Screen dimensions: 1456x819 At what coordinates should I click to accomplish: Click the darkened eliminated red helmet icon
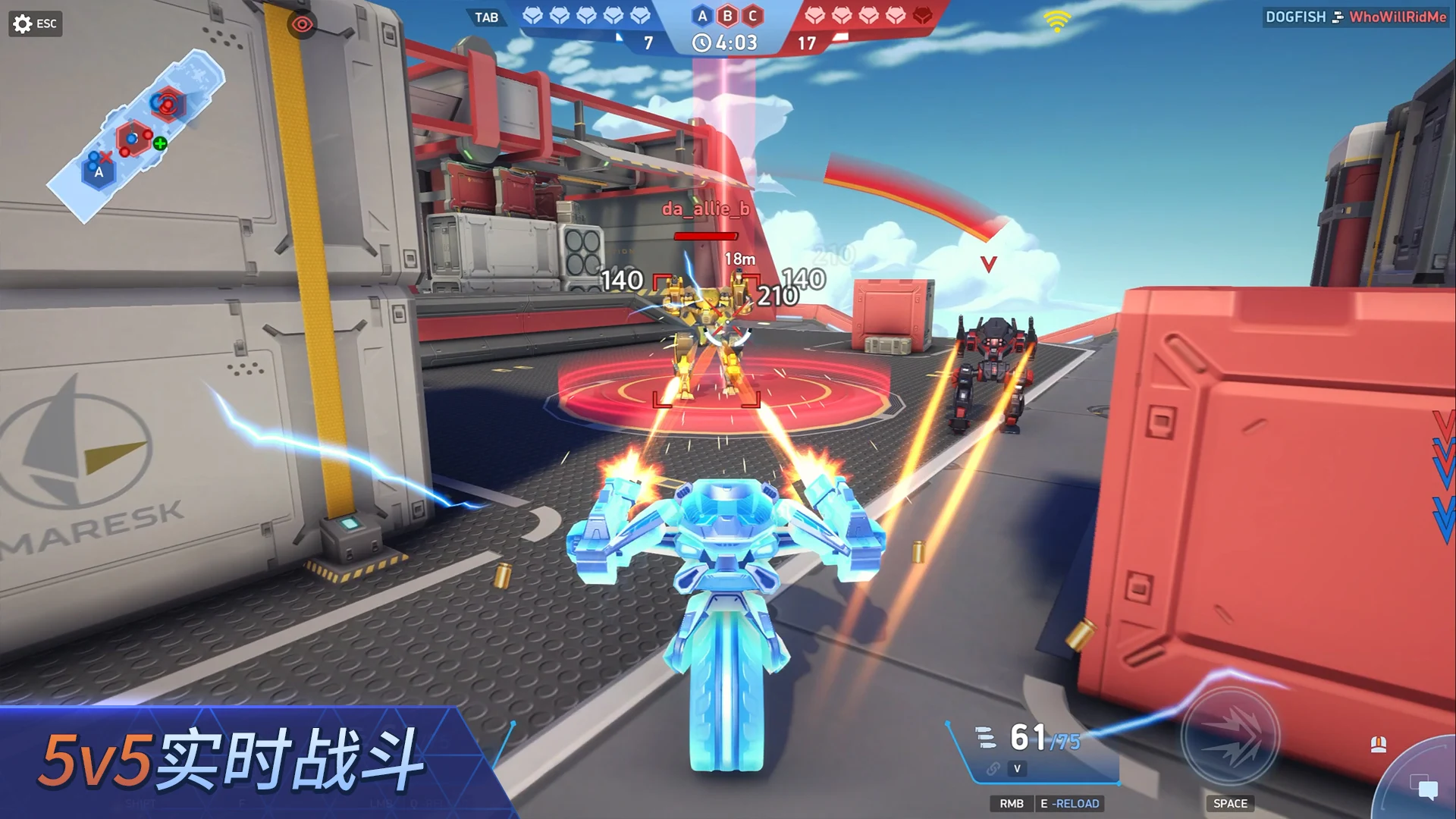tap(924, 16)
